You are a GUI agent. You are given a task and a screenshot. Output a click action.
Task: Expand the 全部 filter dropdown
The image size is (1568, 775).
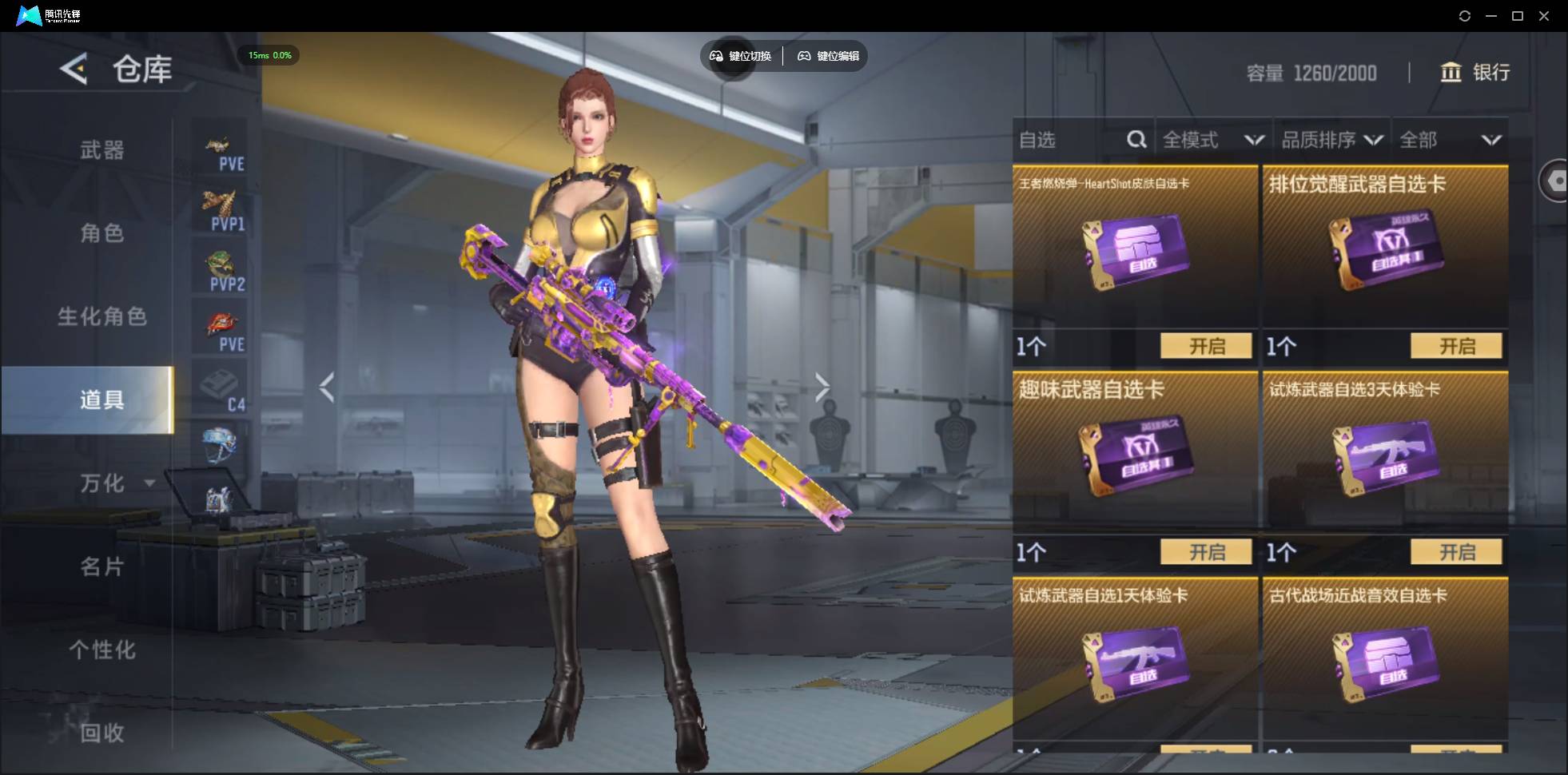pyautogui.click(x=1450, y=141)
